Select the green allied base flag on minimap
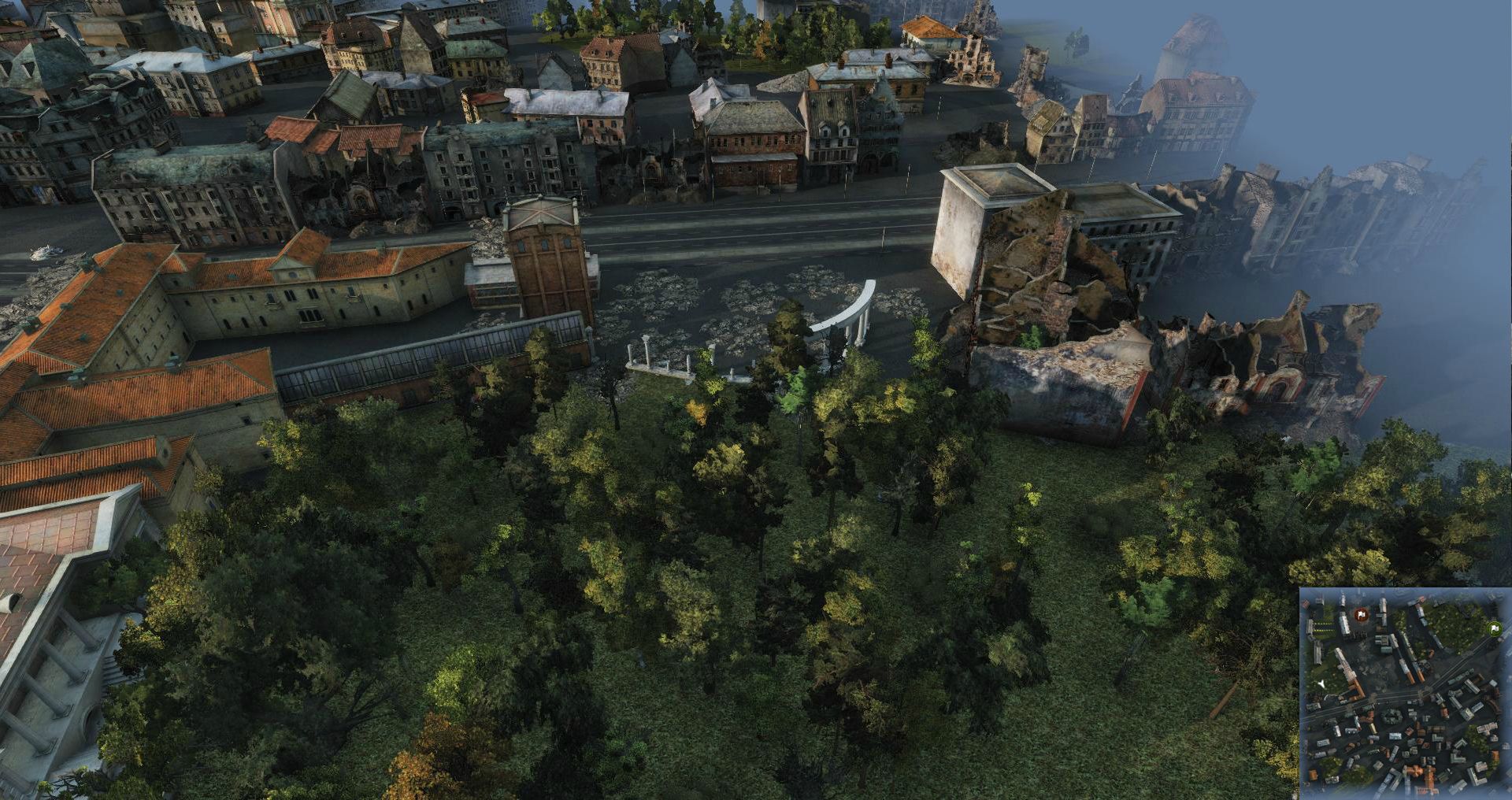The width and height of the screenshot is (1512, 800). pyautogui.click(x=1494, y=628)
